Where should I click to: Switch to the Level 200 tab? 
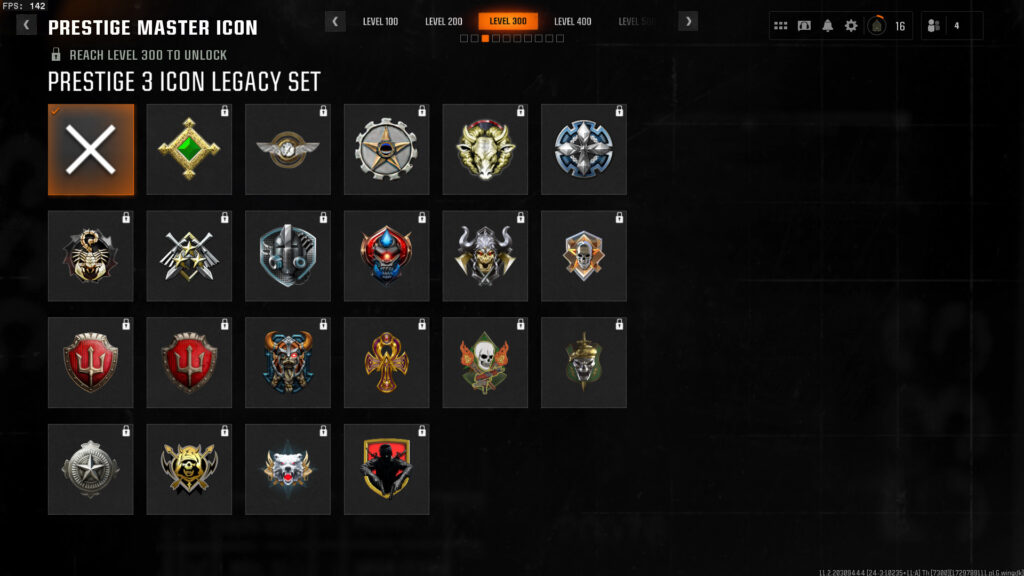(x=443, y=21)
